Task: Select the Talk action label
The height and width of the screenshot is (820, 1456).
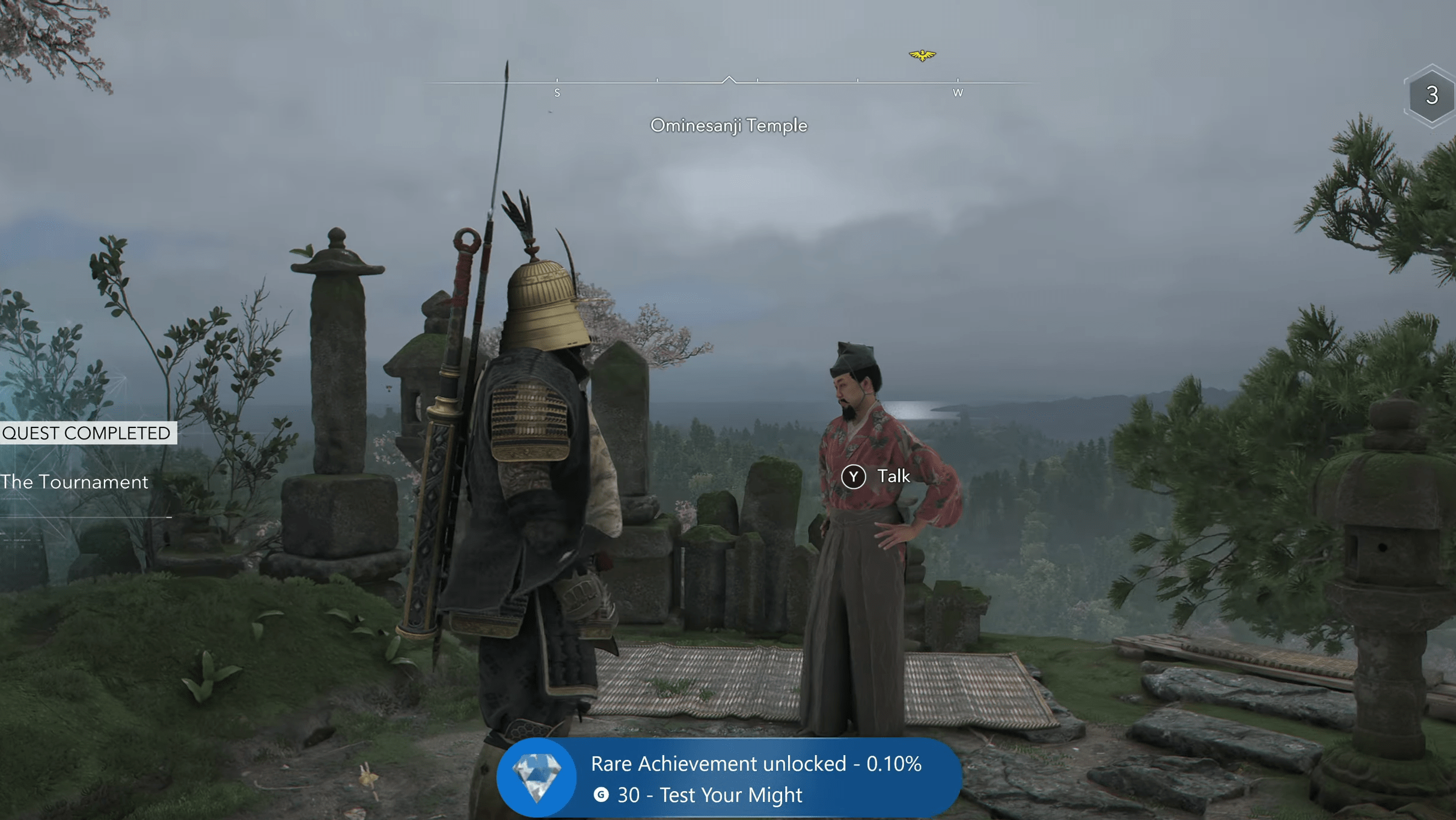Action: tap(895, 476)
